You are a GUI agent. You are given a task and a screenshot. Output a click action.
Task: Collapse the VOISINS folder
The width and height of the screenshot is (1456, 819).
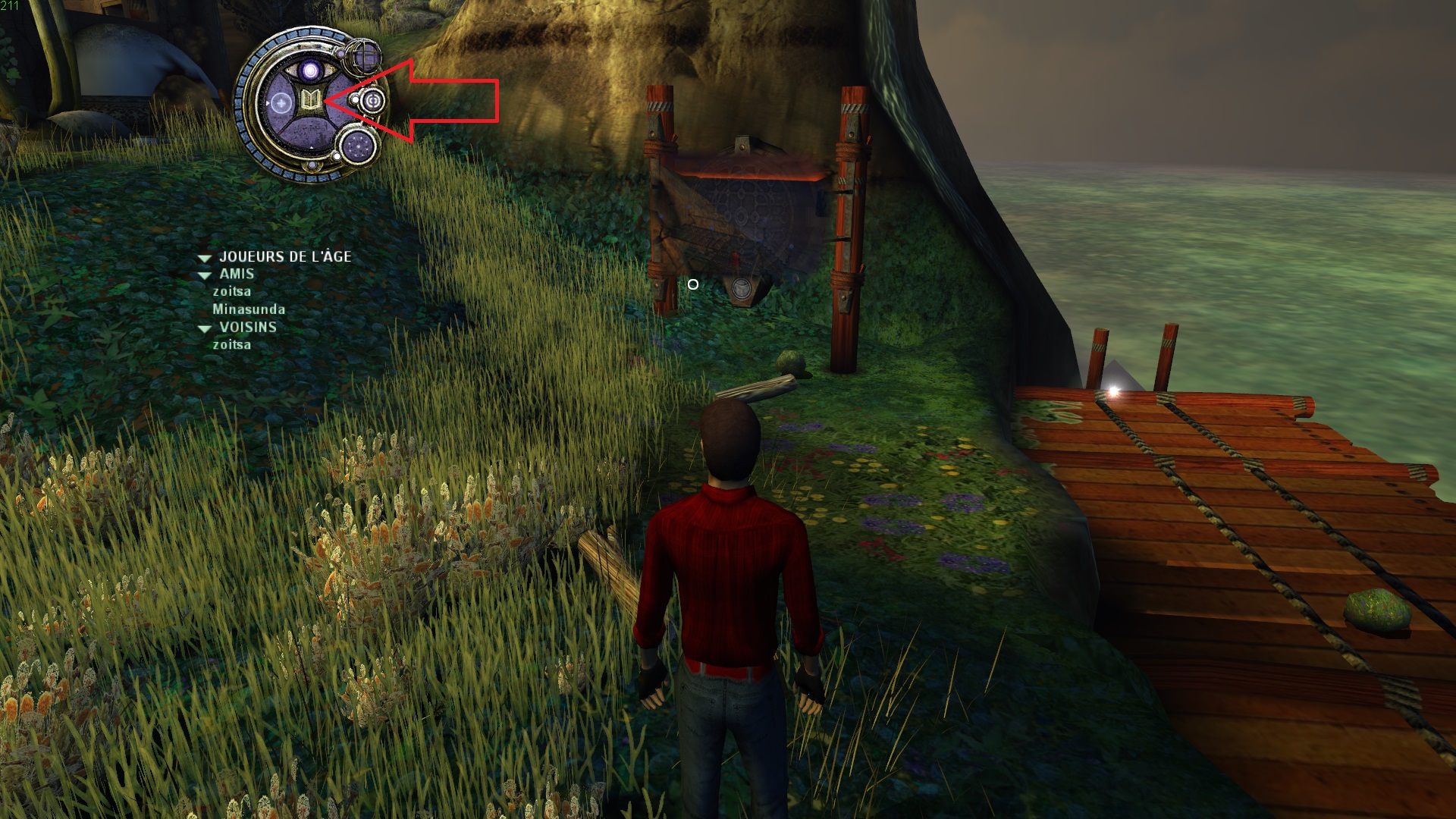[x=204, y=328]
